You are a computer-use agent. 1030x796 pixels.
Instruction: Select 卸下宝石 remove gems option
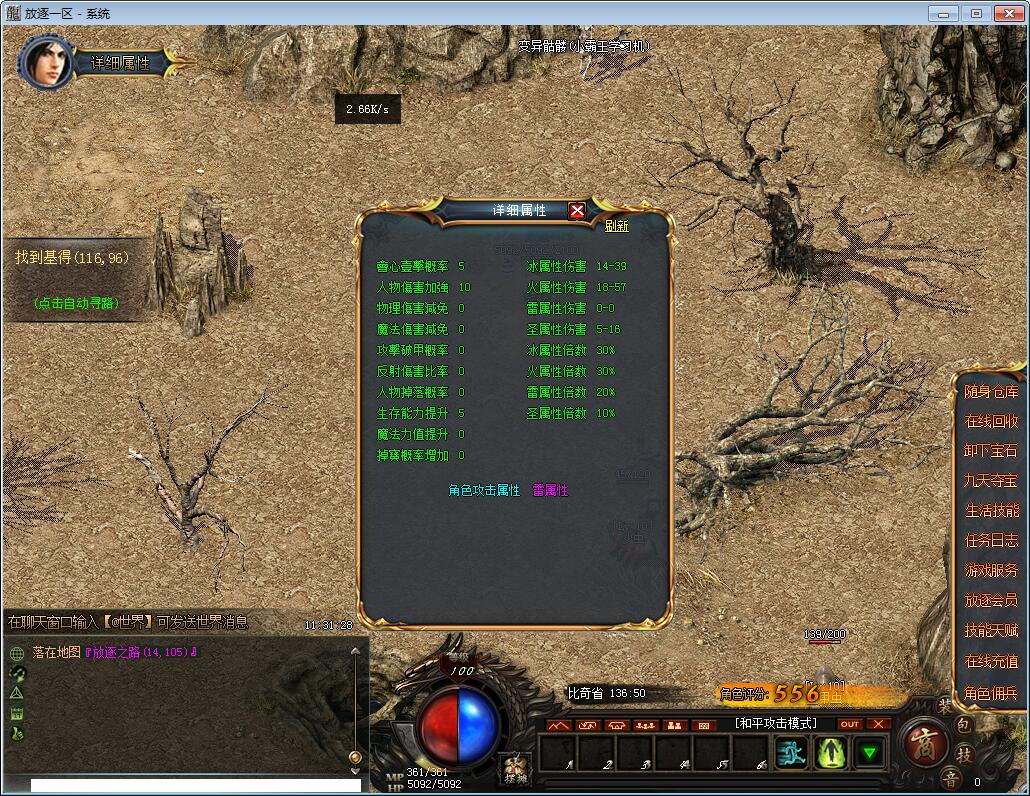tap(991, 451)
